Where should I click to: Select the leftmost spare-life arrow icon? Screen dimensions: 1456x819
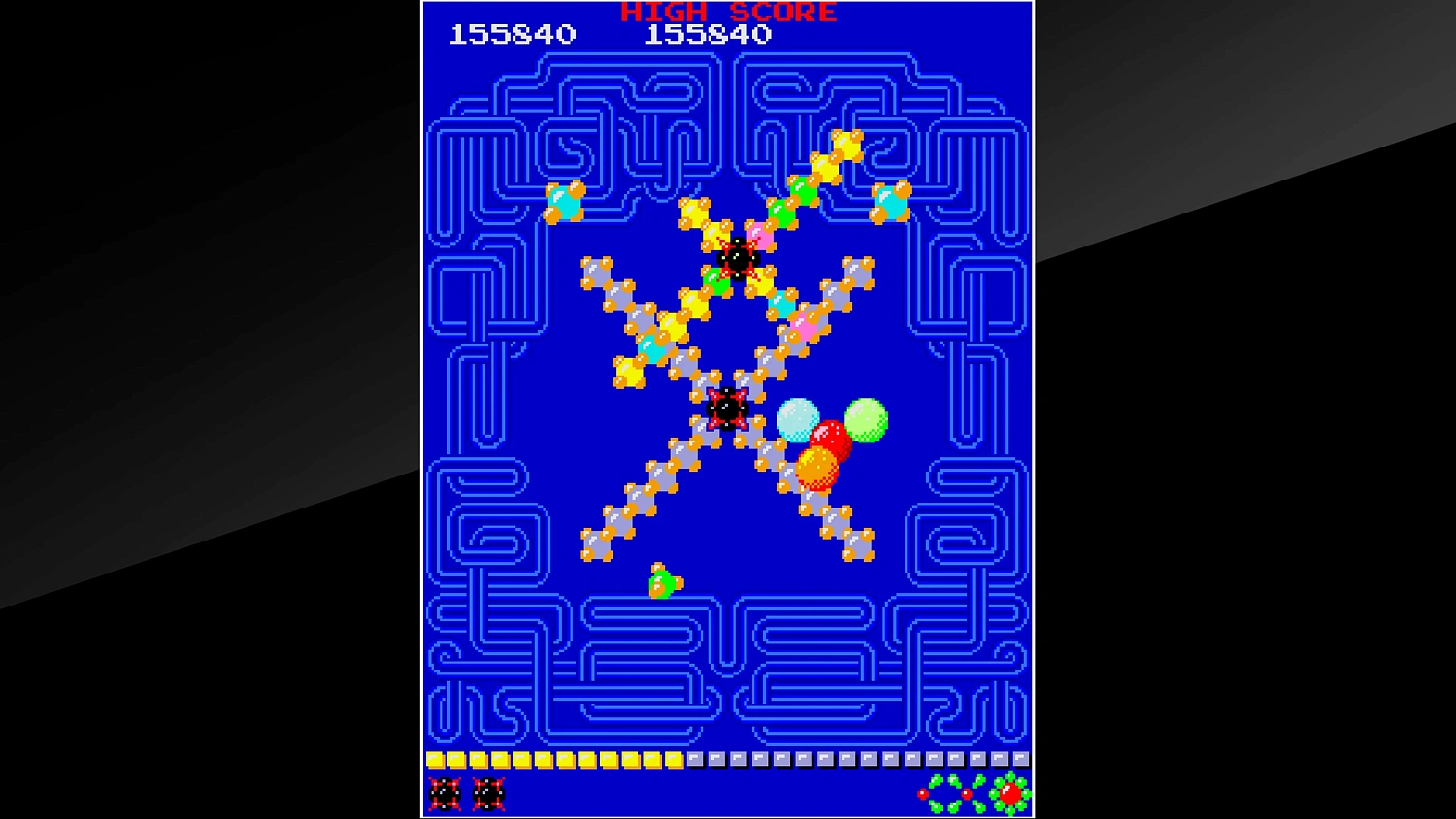click(x=445, y=794)
